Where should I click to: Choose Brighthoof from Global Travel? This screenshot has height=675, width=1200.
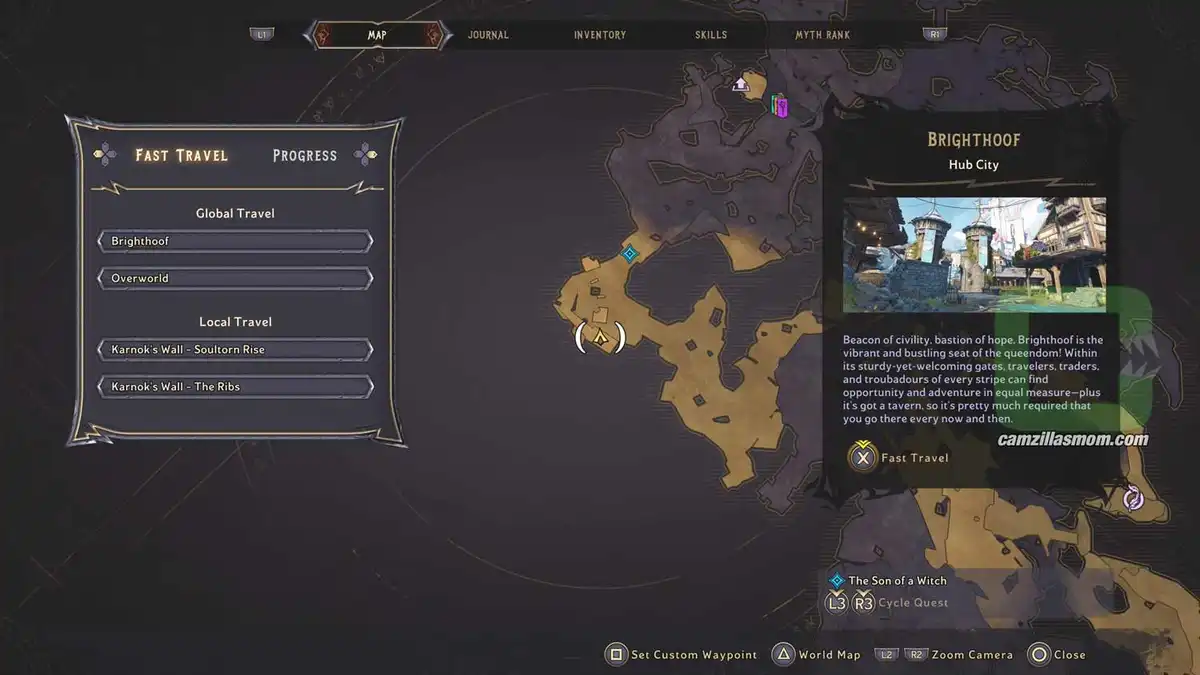[235, 241]
